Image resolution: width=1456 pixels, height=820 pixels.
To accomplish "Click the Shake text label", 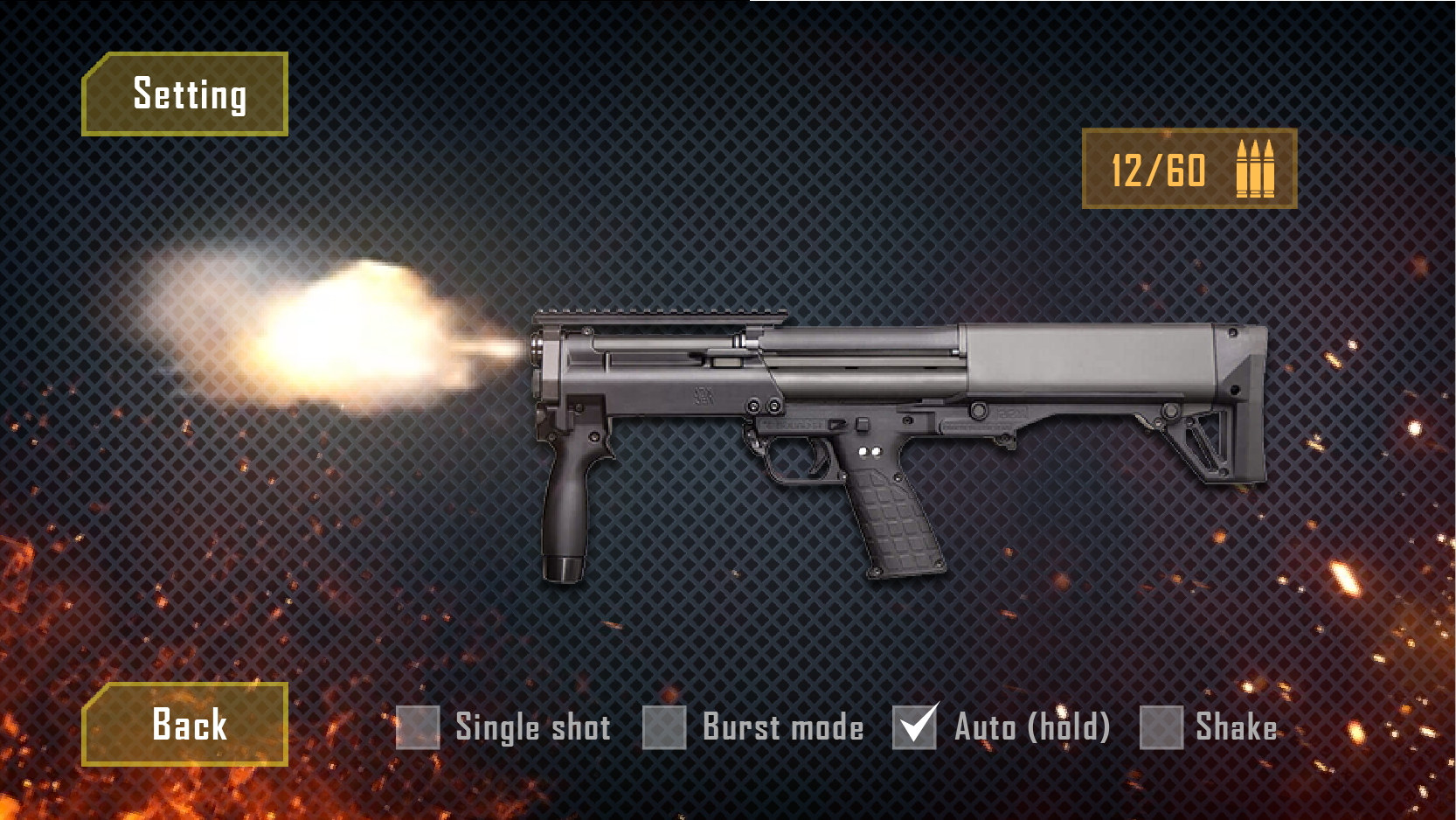I will [1237, 726].
